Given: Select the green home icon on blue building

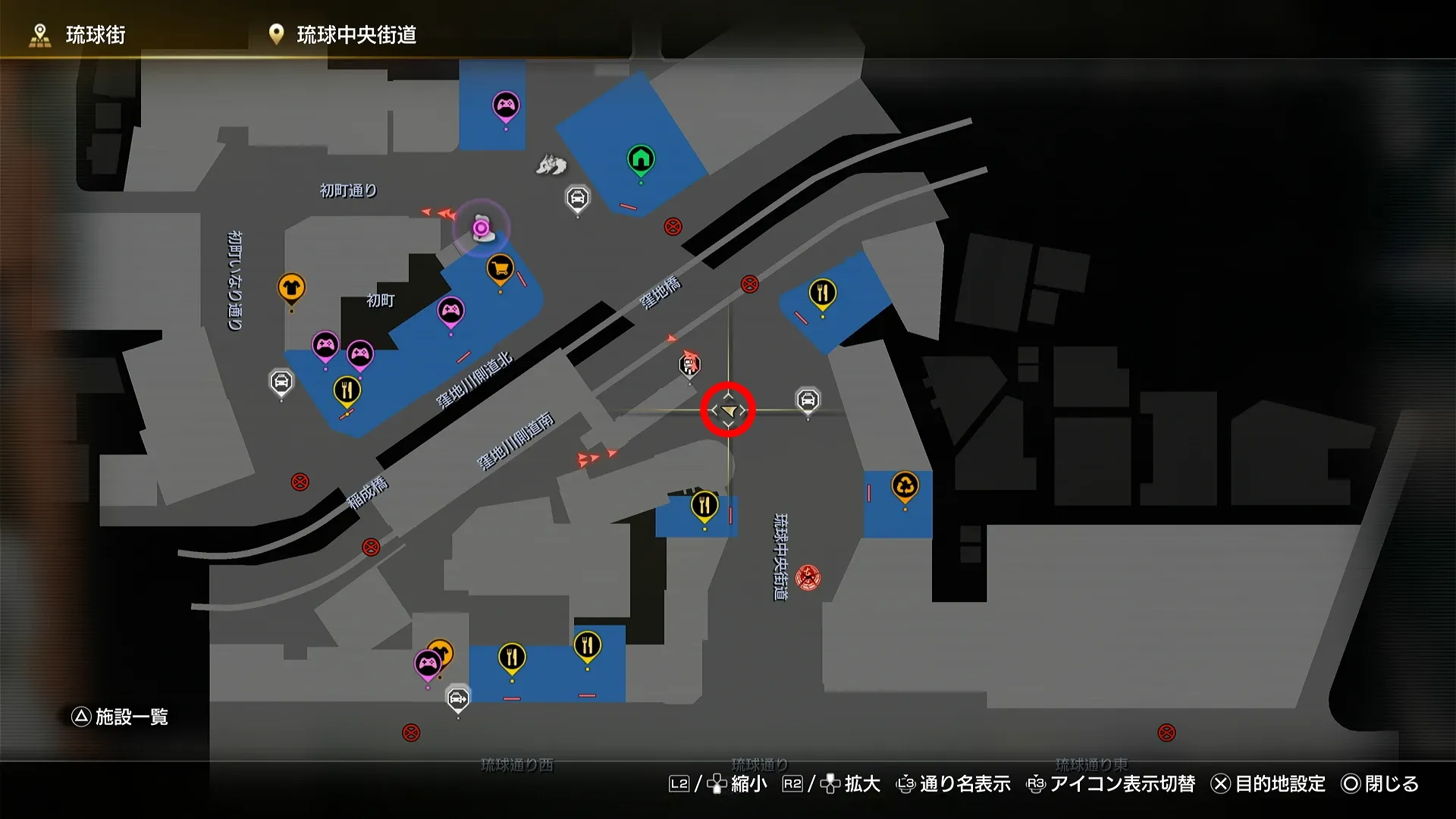Looking at the screenshot, I should [641, 158].
